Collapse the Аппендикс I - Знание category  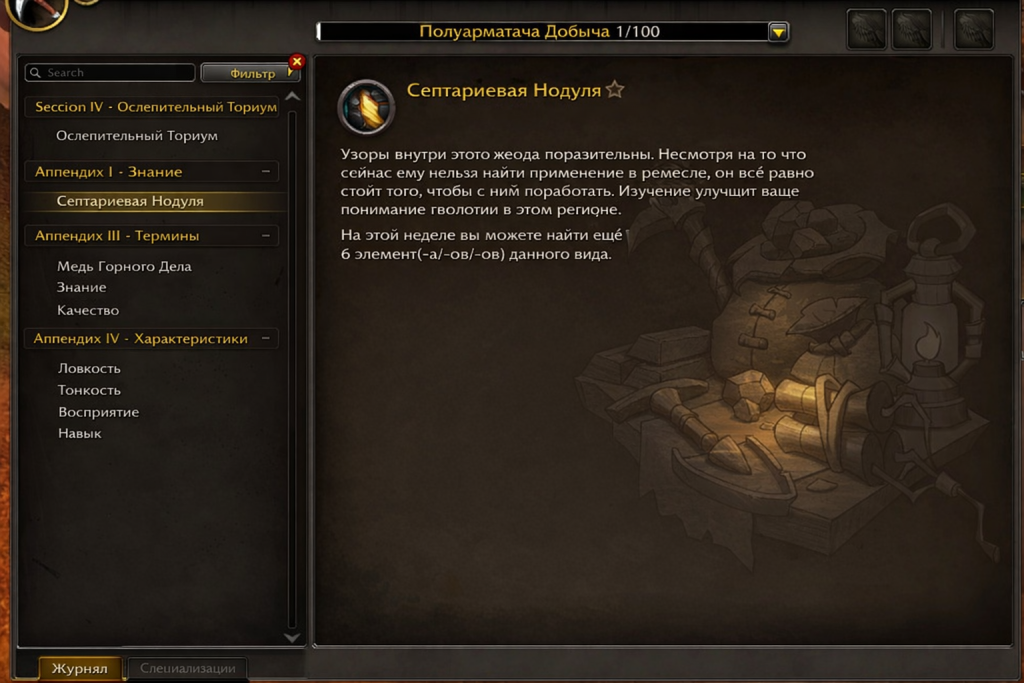(266, 172)
